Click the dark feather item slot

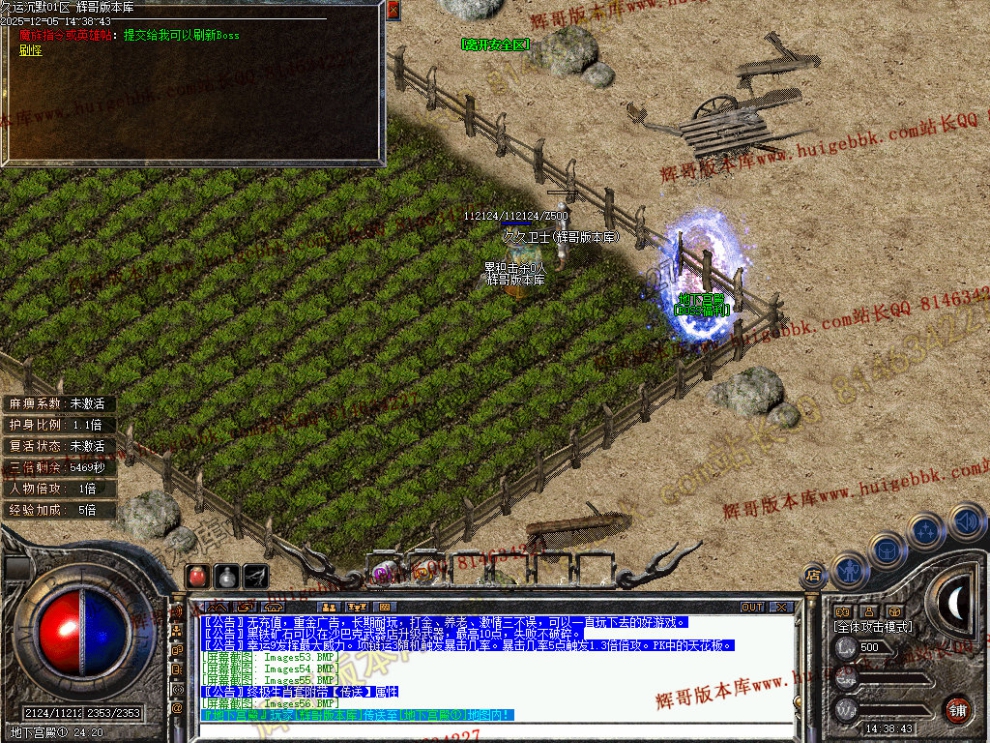pos(256,577)
